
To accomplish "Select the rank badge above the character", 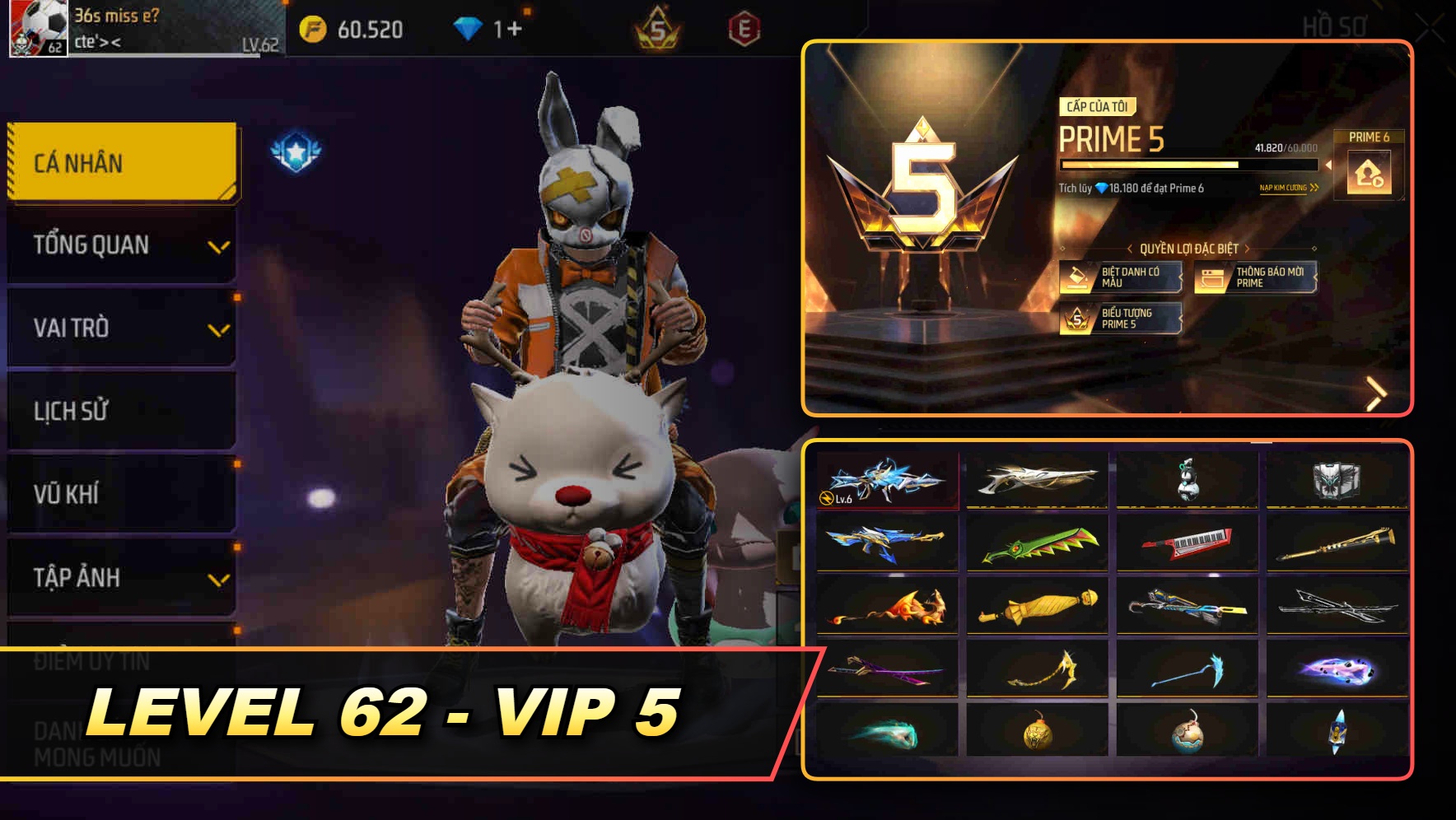I will coord(298,150).
